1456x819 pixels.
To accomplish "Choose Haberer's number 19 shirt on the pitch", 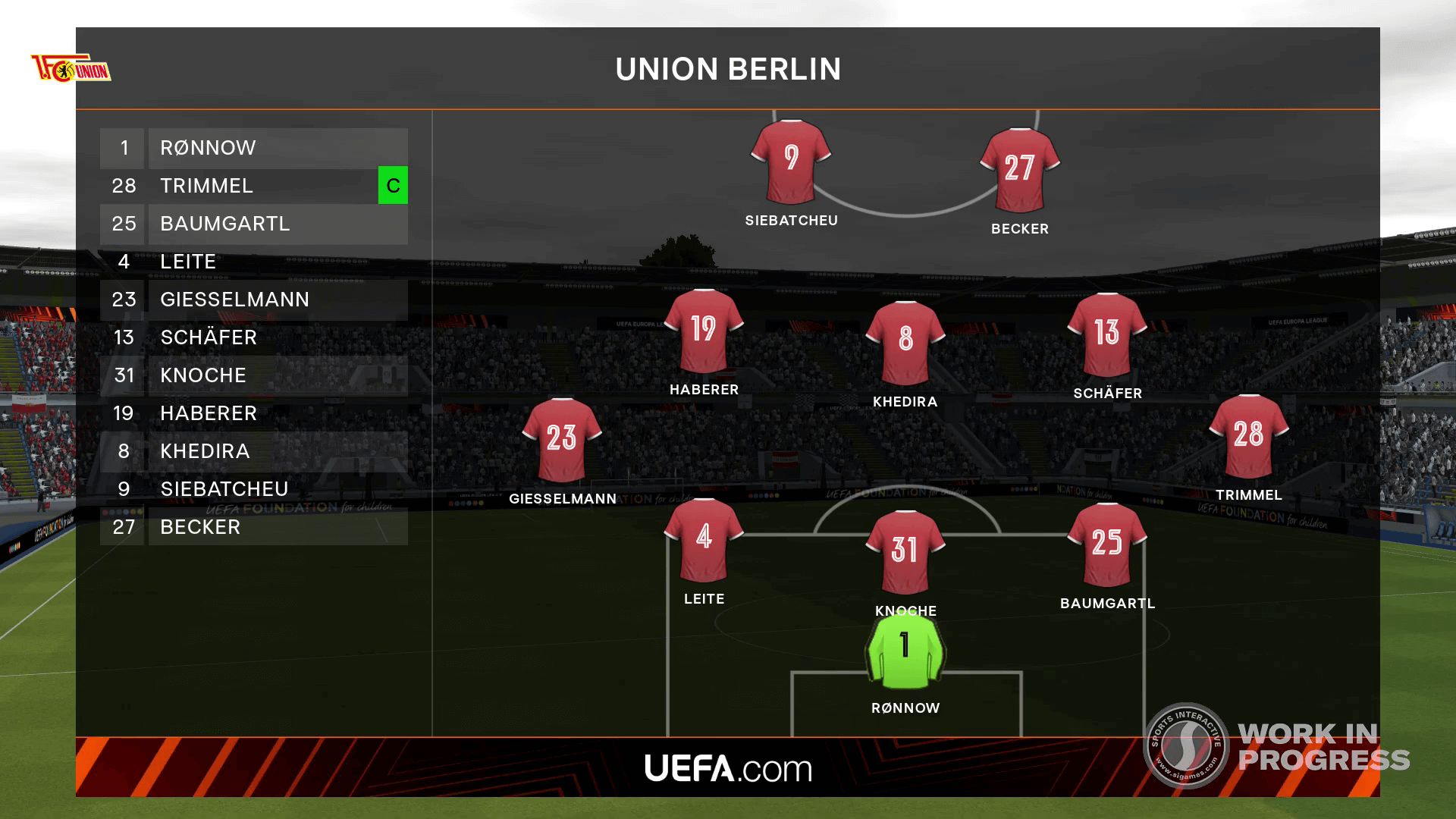I will 704,331.
